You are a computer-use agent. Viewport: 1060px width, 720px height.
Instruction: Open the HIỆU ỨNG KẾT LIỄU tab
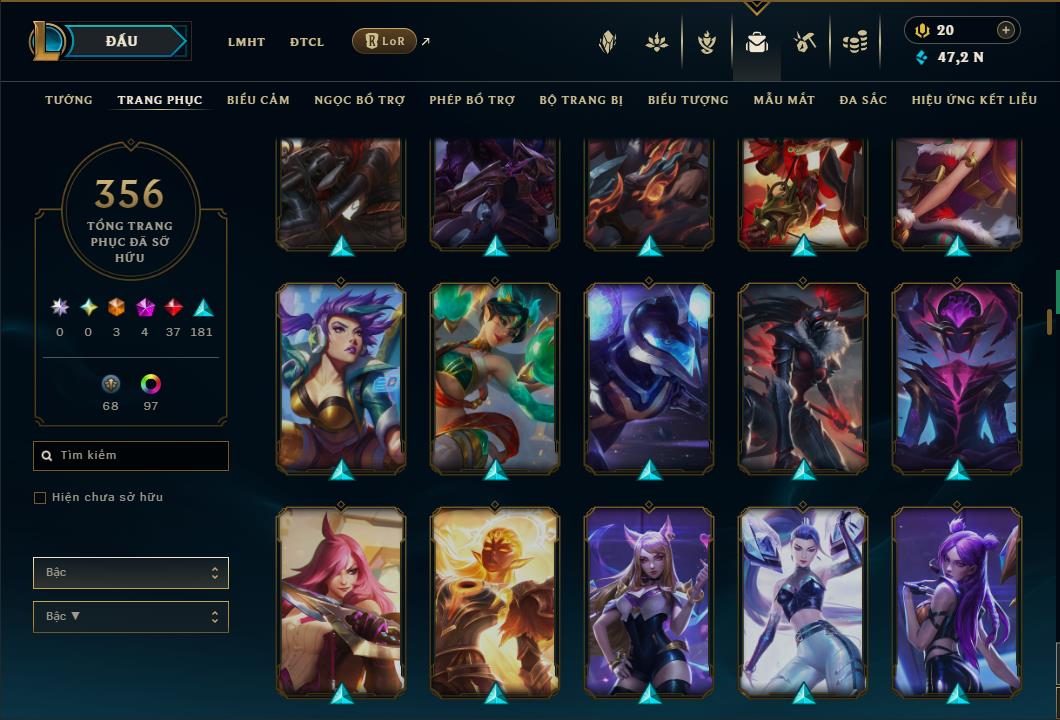(974, 100)
